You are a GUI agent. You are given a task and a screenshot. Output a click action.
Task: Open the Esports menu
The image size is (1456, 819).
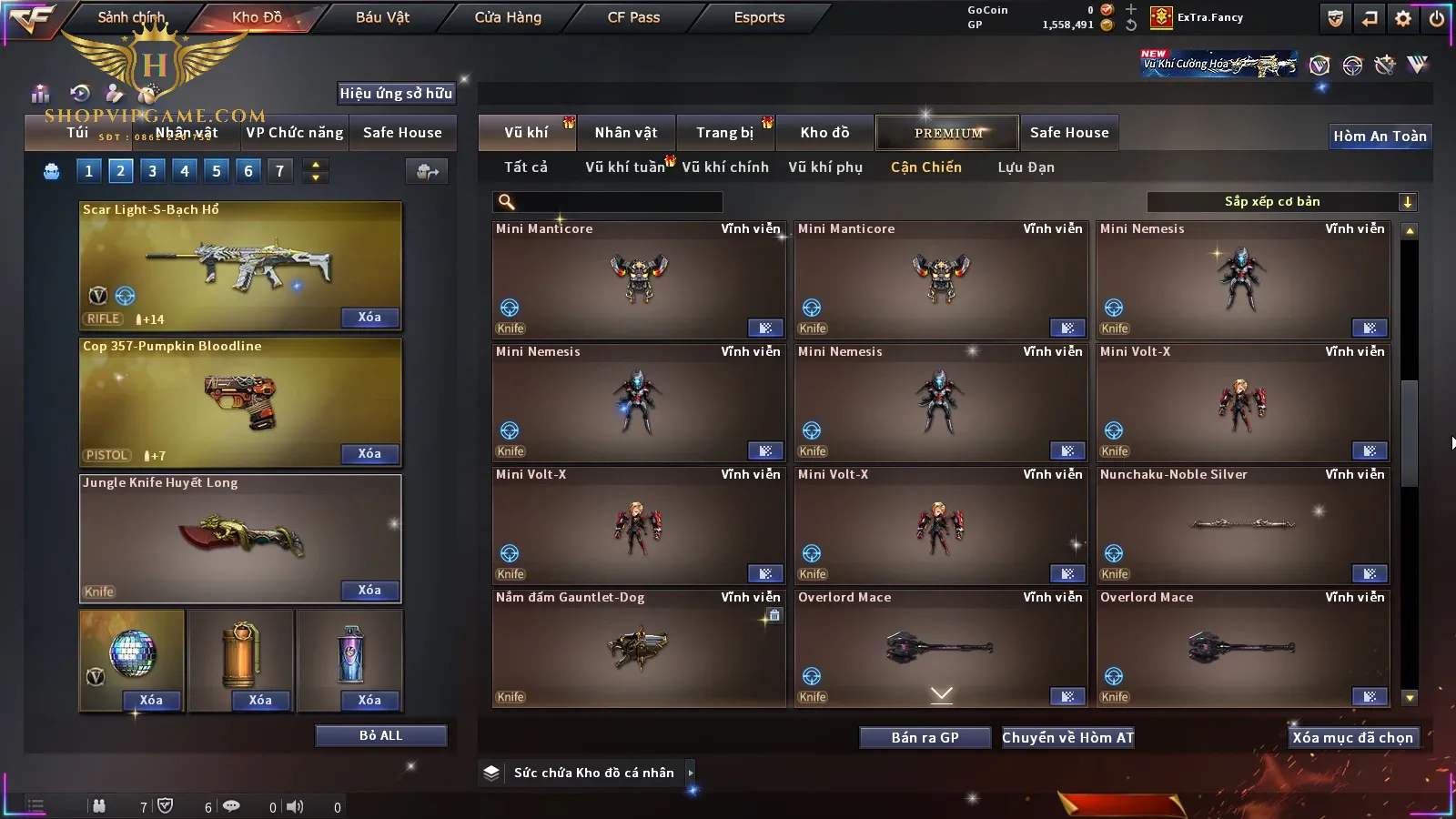(759, 17)
